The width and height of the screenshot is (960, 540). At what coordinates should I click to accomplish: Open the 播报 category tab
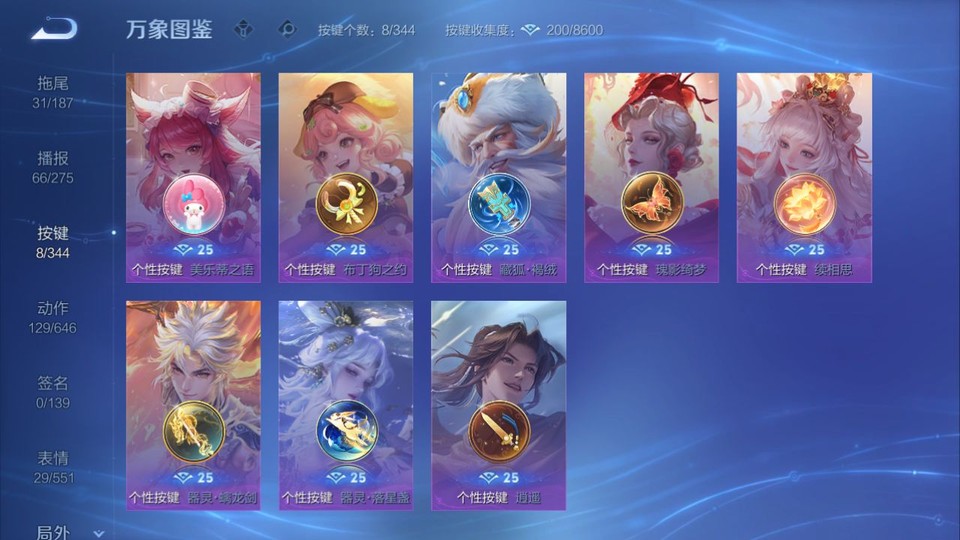point(53,167)
